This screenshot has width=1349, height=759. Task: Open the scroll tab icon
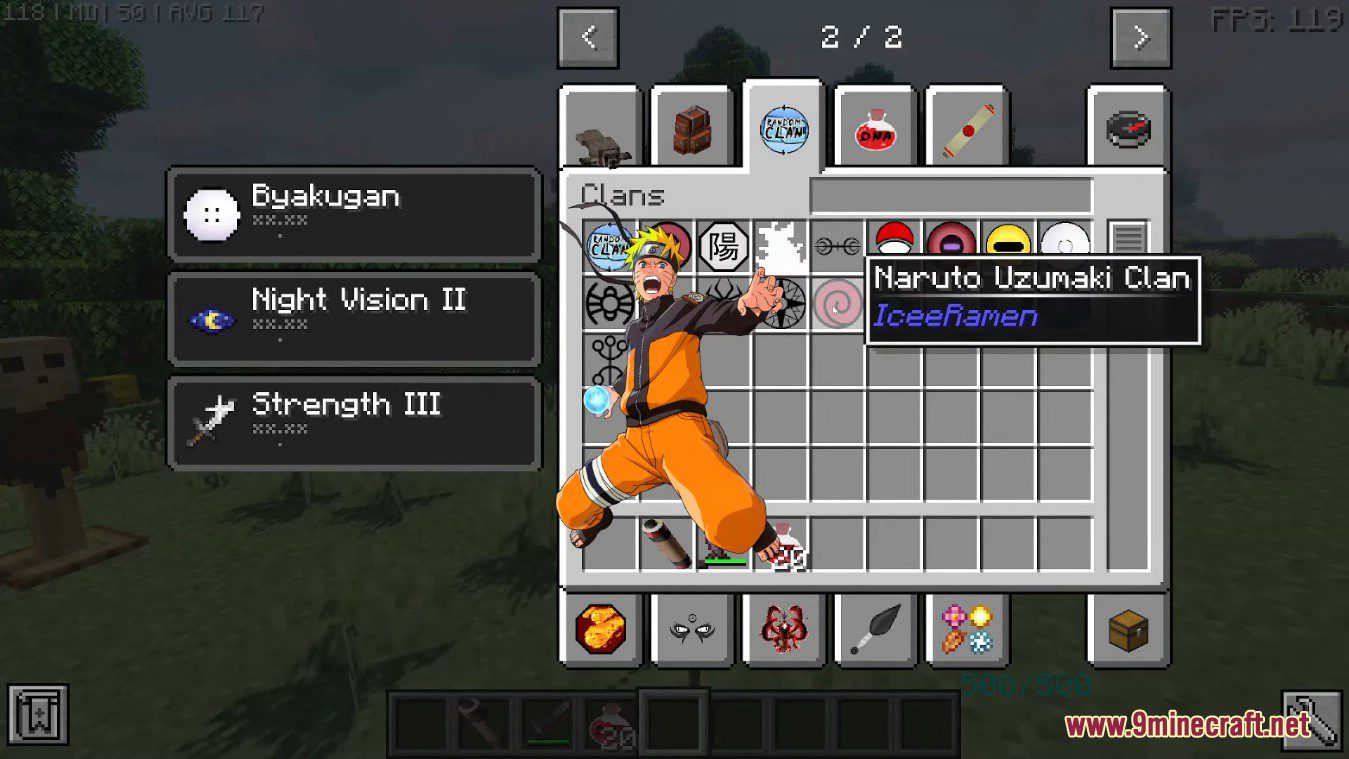(966, 127)
